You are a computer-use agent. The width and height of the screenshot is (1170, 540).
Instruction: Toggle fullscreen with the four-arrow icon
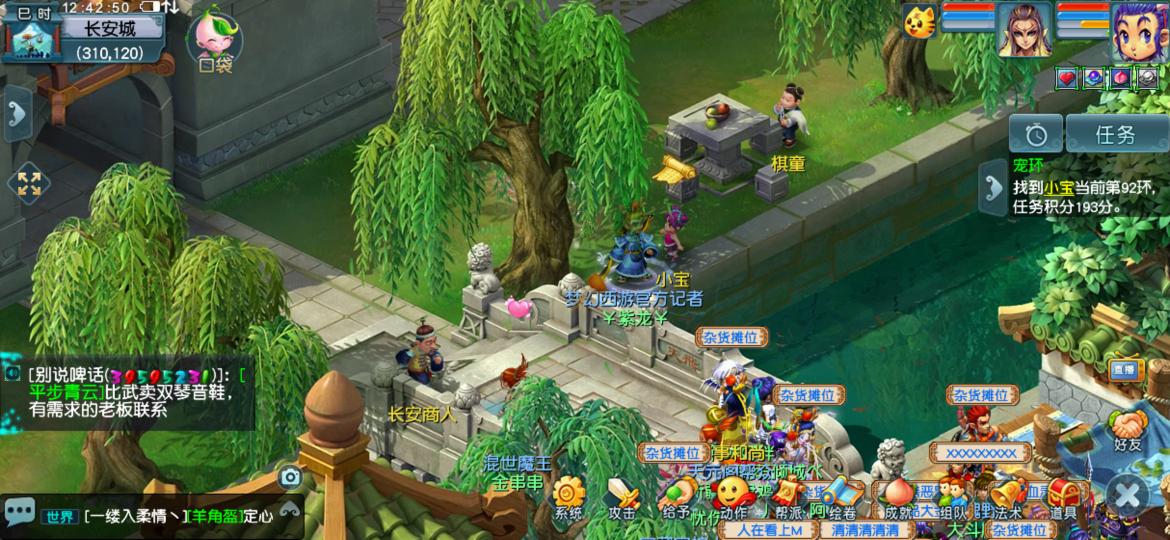pos(28,183)
